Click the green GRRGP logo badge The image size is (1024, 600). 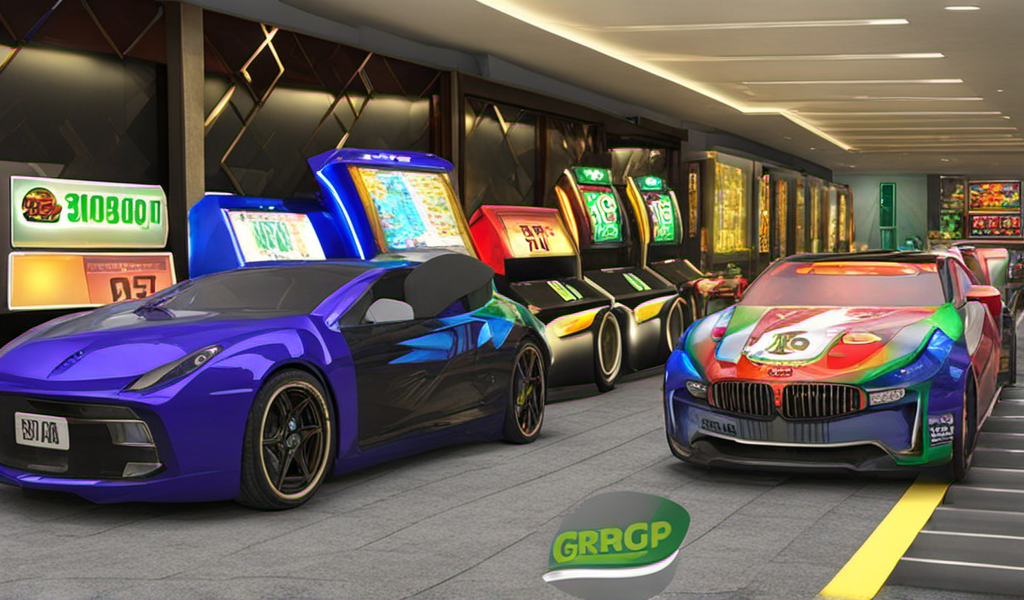click(615, 540)
